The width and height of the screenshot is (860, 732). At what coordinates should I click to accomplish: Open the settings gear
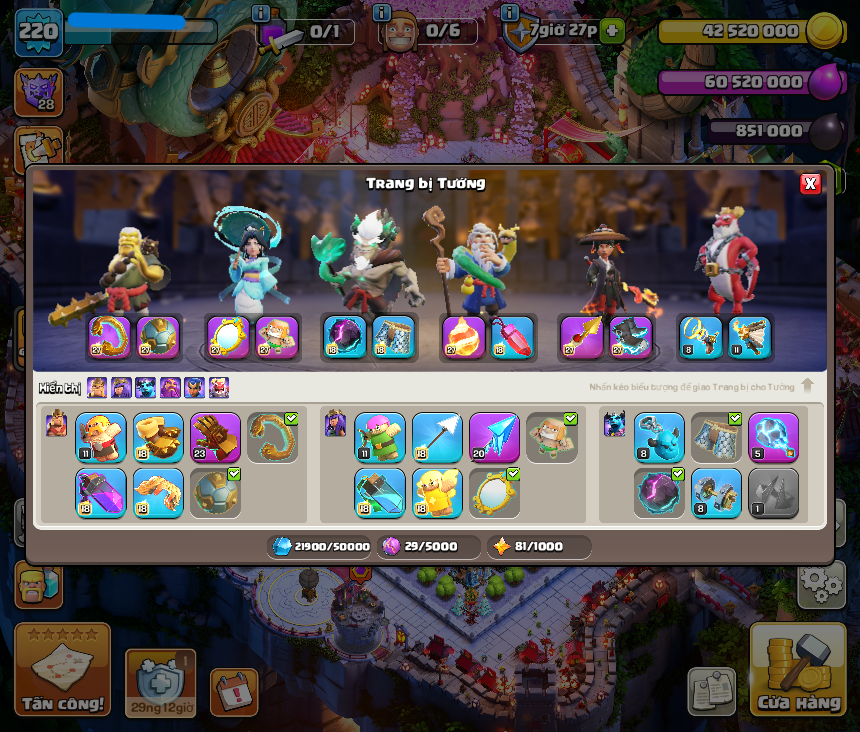pyautogui.click(x=820, y=585)
